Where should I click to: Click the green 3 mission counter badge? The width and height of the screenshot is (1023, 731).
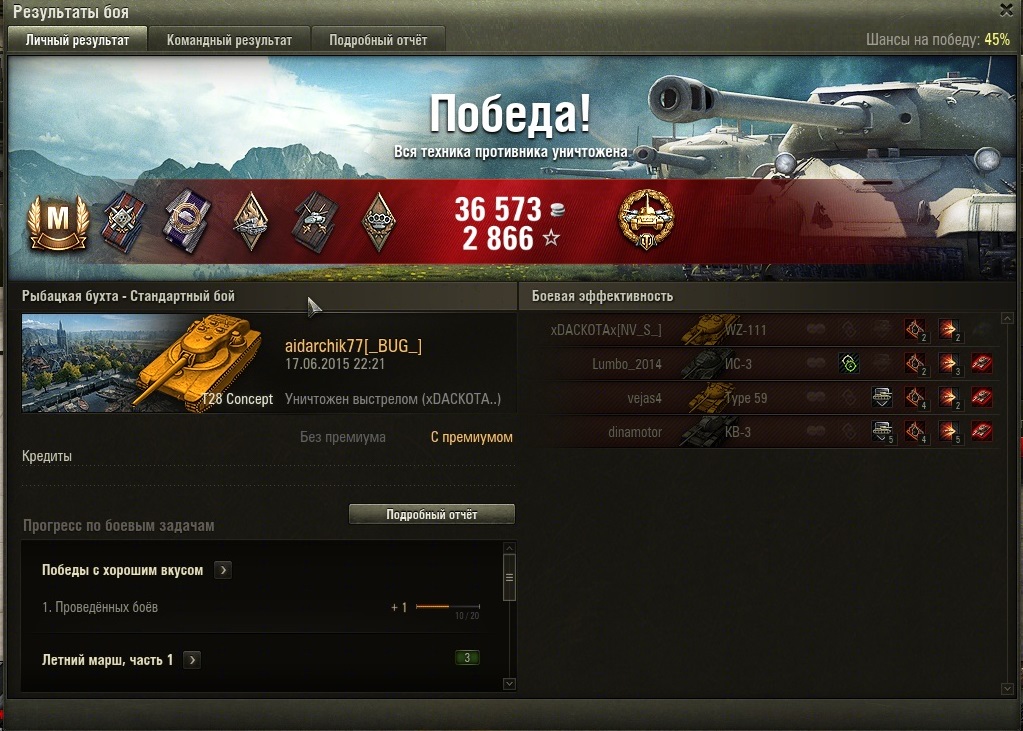point(467,658)
